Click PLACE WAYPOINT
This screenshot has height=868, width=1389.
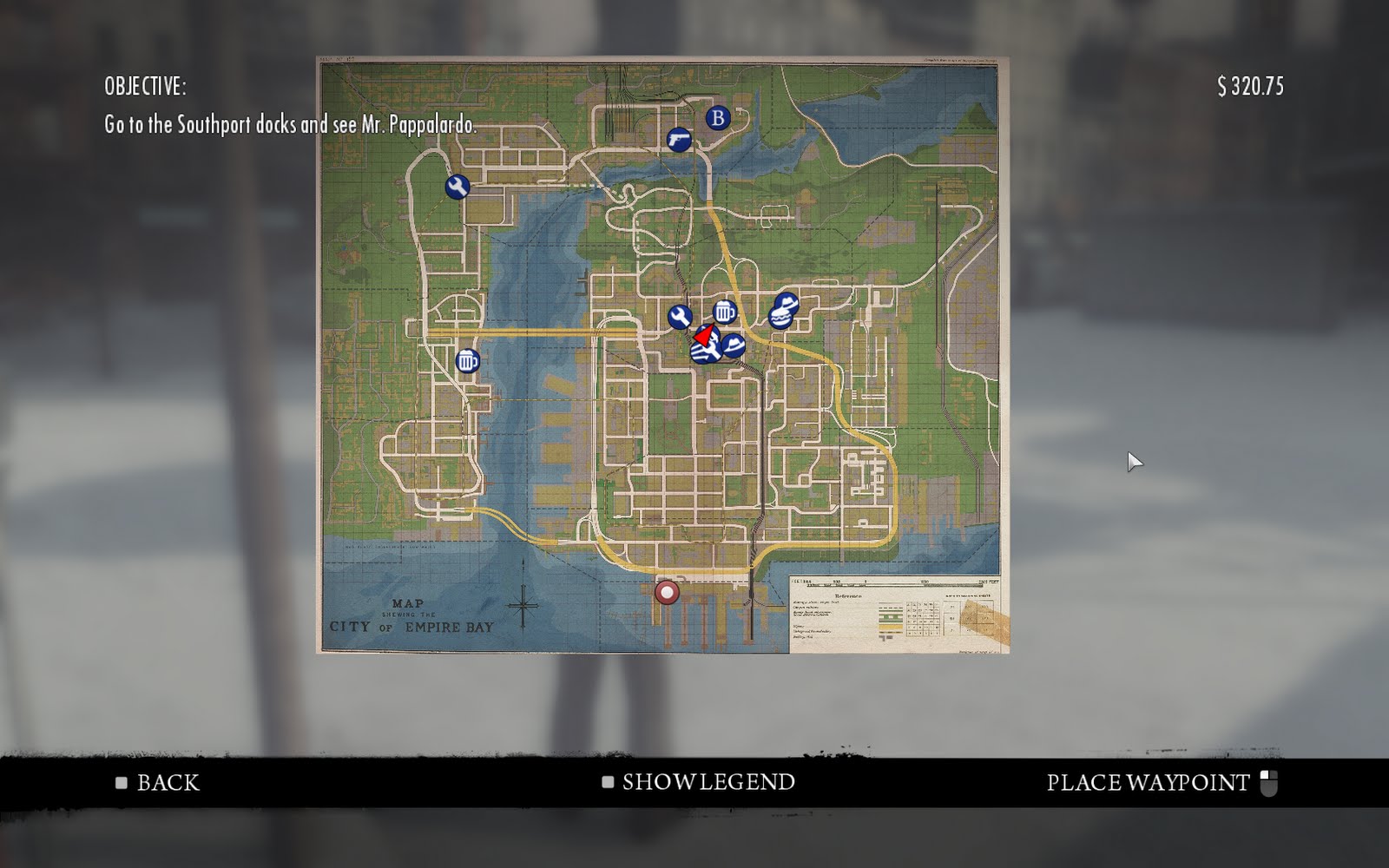(1148, 782)
